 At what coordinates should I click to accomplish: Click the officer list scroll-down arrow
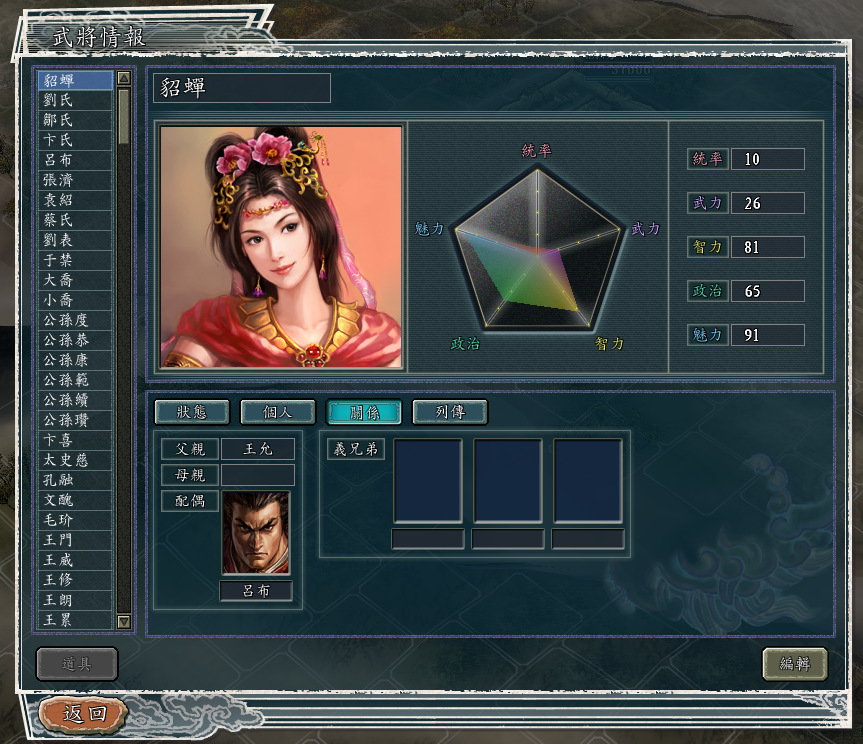coord(124,621)
